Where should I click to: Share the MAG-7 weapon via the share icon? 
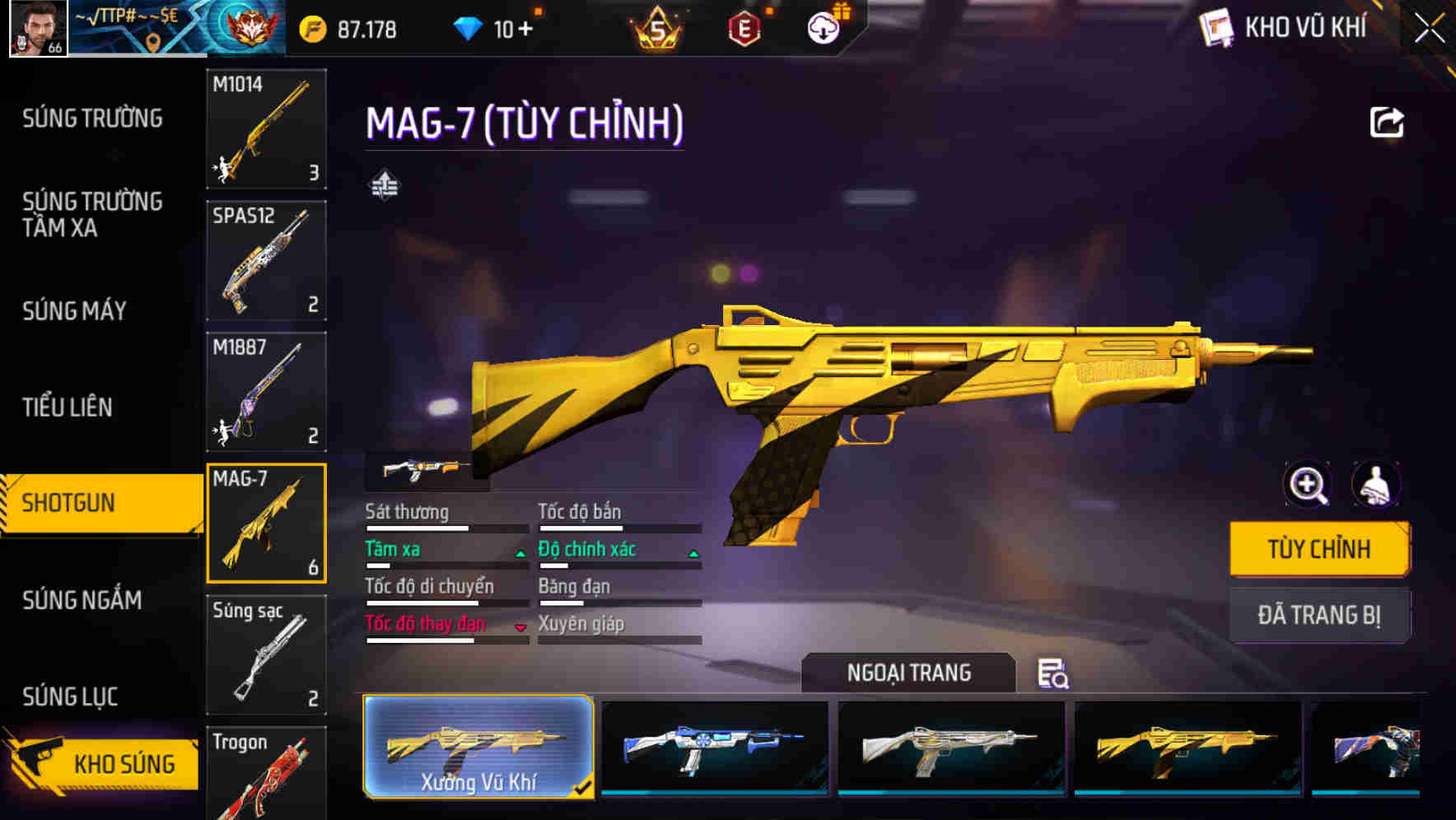click(x=1387, y=122)
